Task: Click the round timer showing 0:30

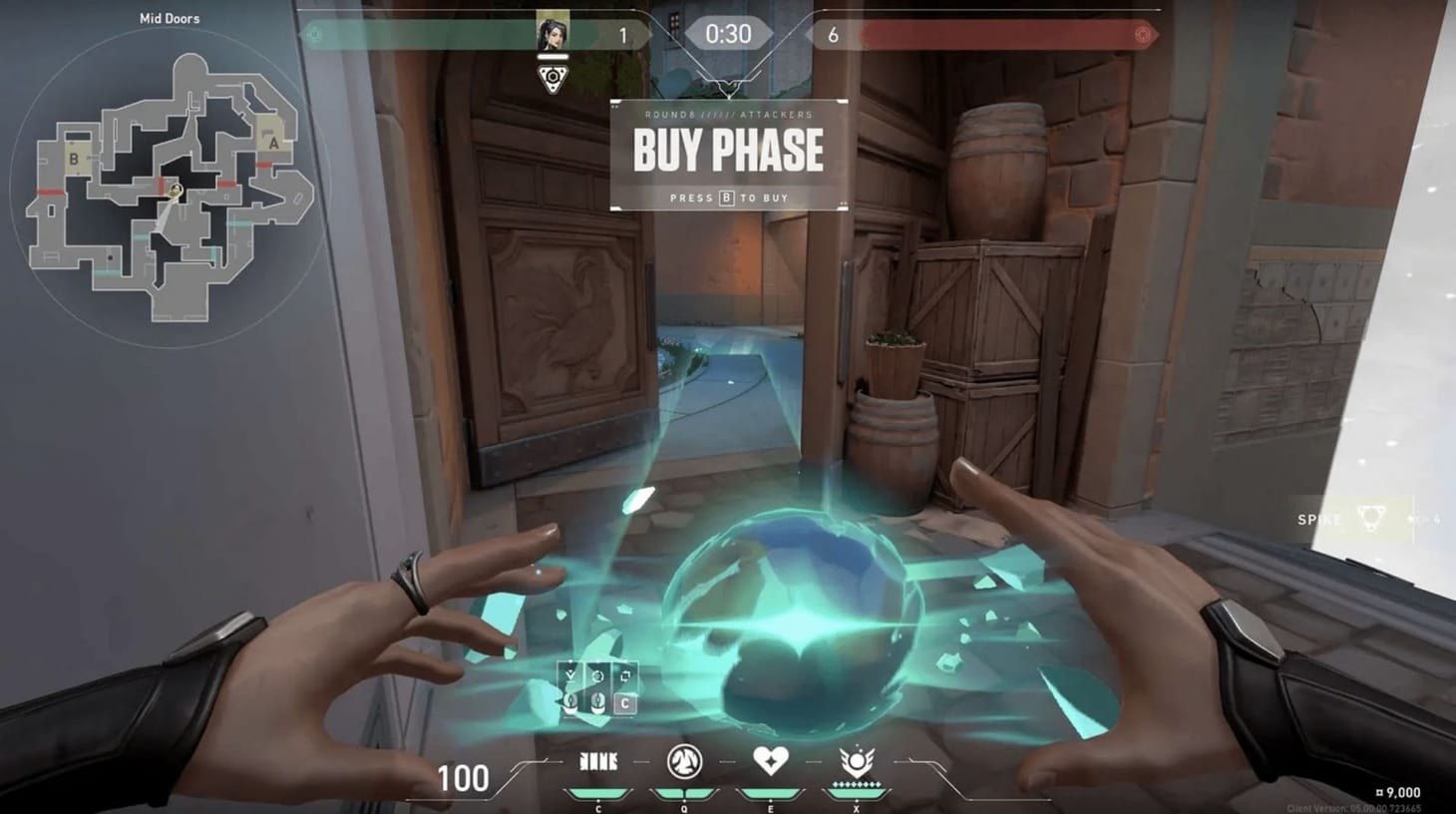Action: click(x=727, y=31)
